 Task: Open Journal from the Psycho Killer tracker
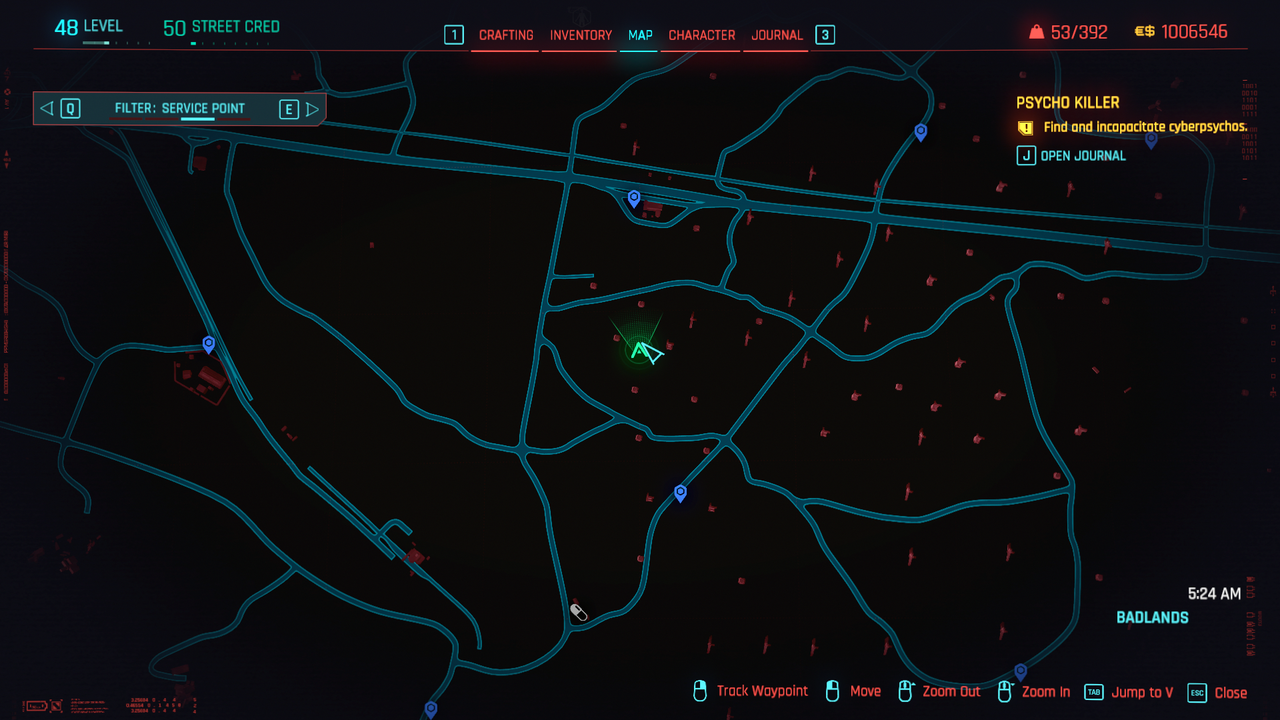point(1071,156)
